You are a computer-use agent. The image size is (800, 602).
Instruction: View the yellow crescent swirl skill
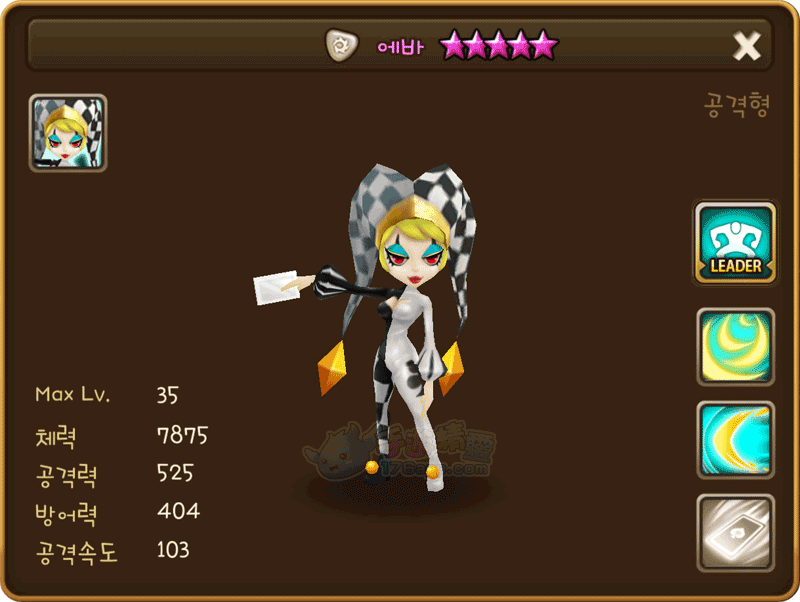(735, 347)
